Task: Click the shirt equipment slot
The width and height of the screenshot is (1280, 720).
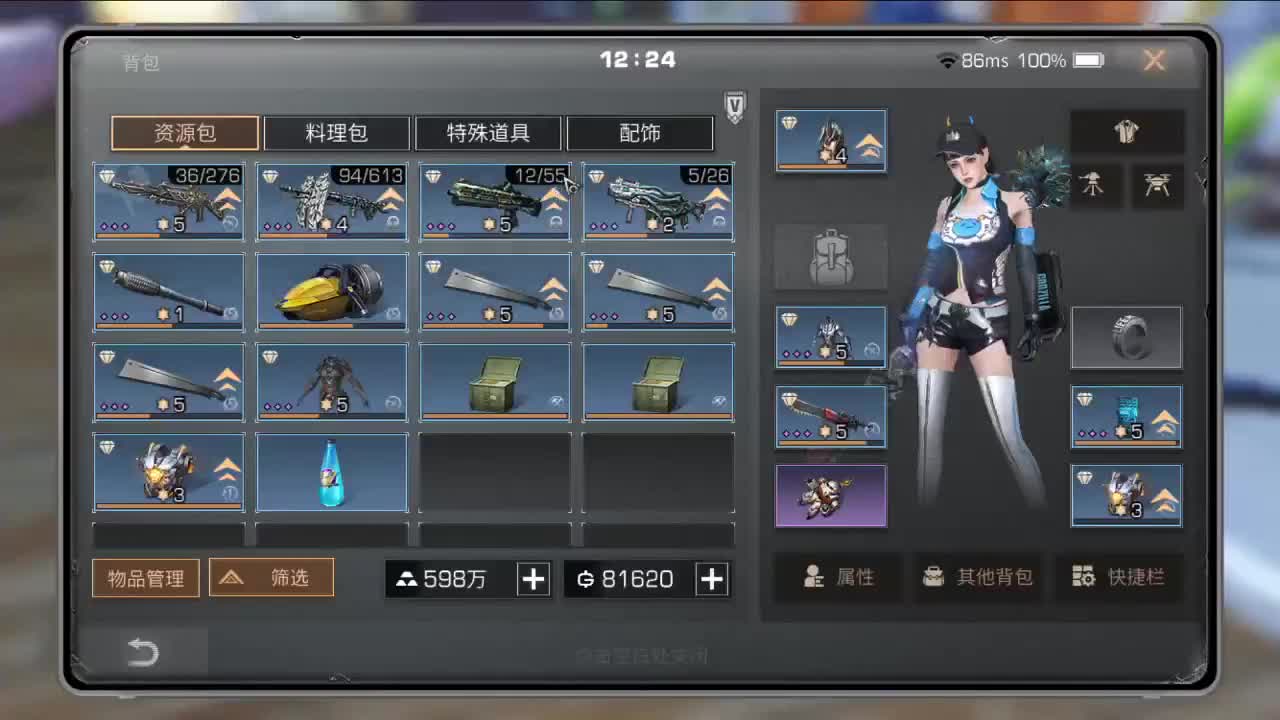Action: coord(1126,131)
